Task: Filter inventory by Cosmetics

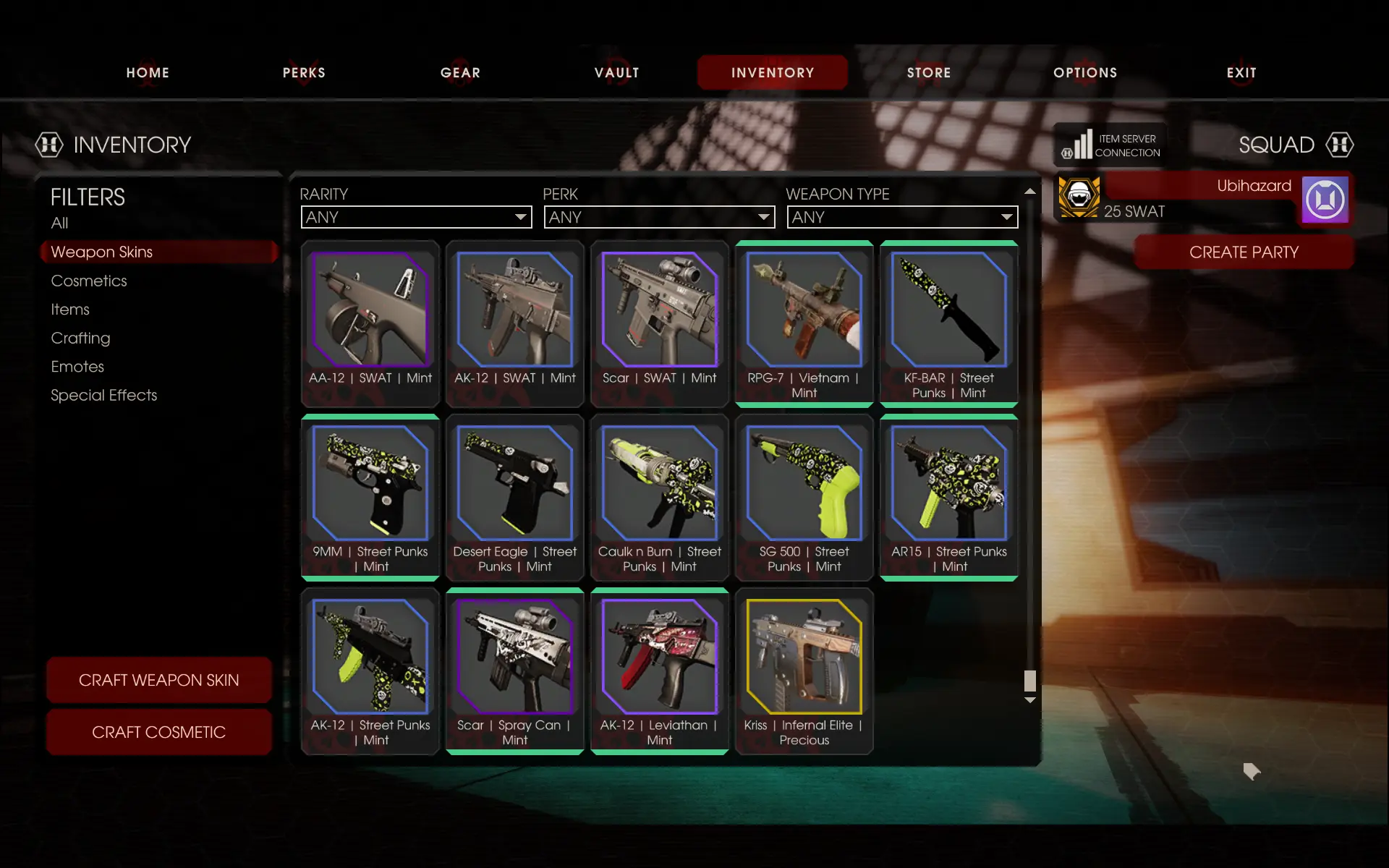Action: click(89, 281)
